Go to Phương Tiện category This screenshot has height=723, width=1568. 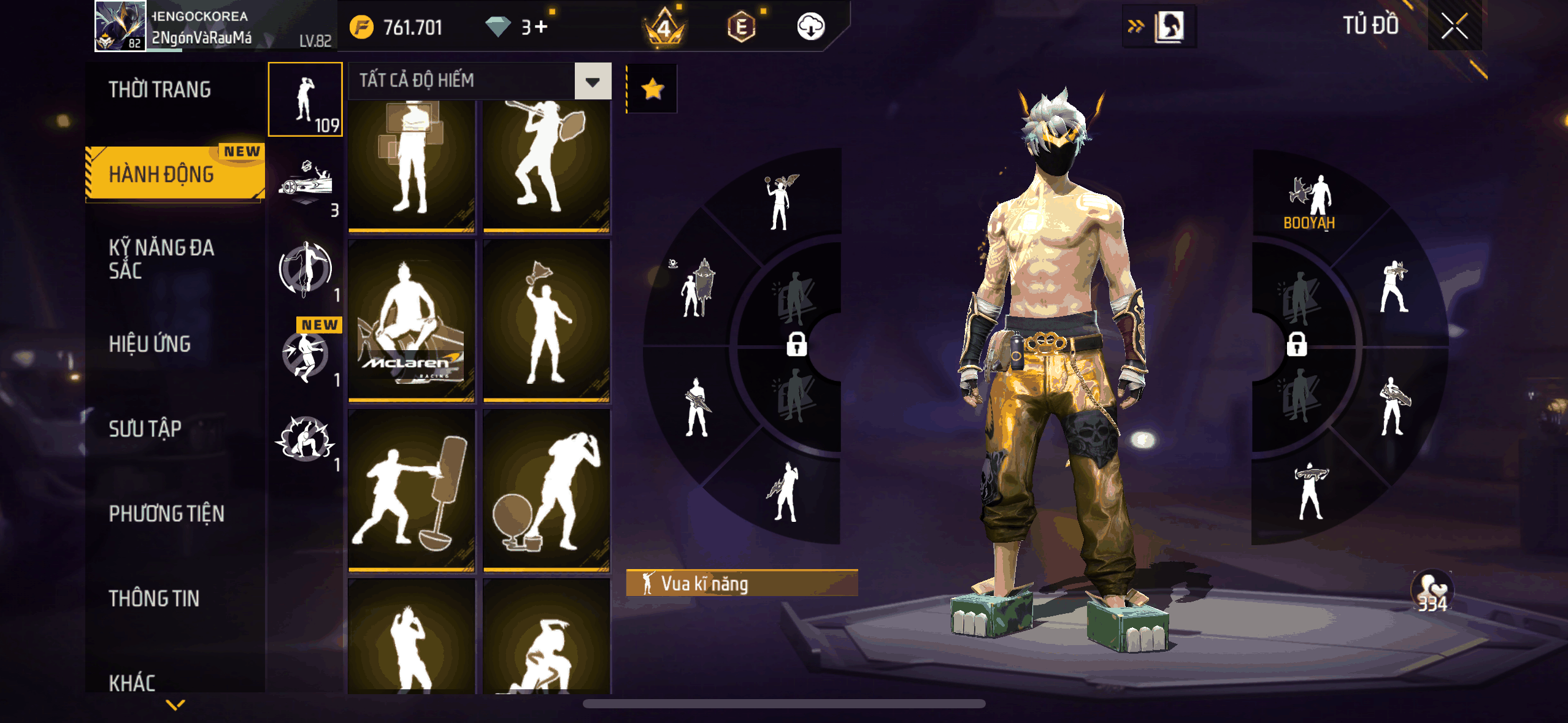tap(167, 513)
